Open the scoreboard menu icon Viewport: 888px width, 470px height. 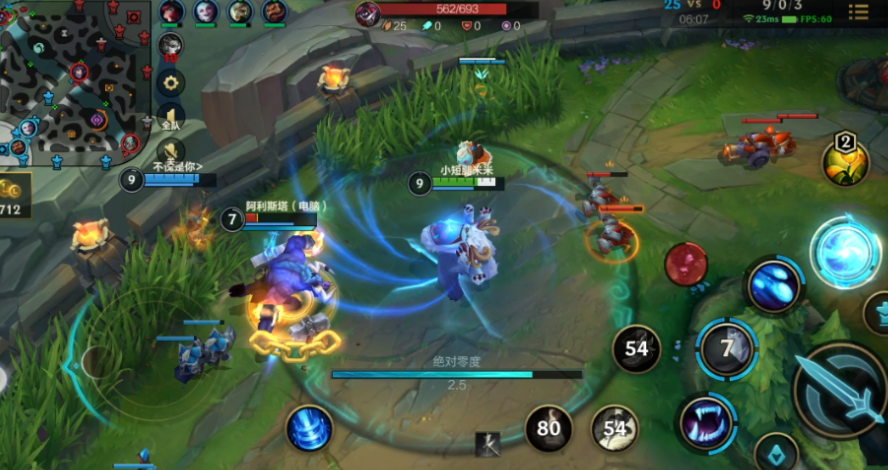pyautogui.click(x=858, y=12)
